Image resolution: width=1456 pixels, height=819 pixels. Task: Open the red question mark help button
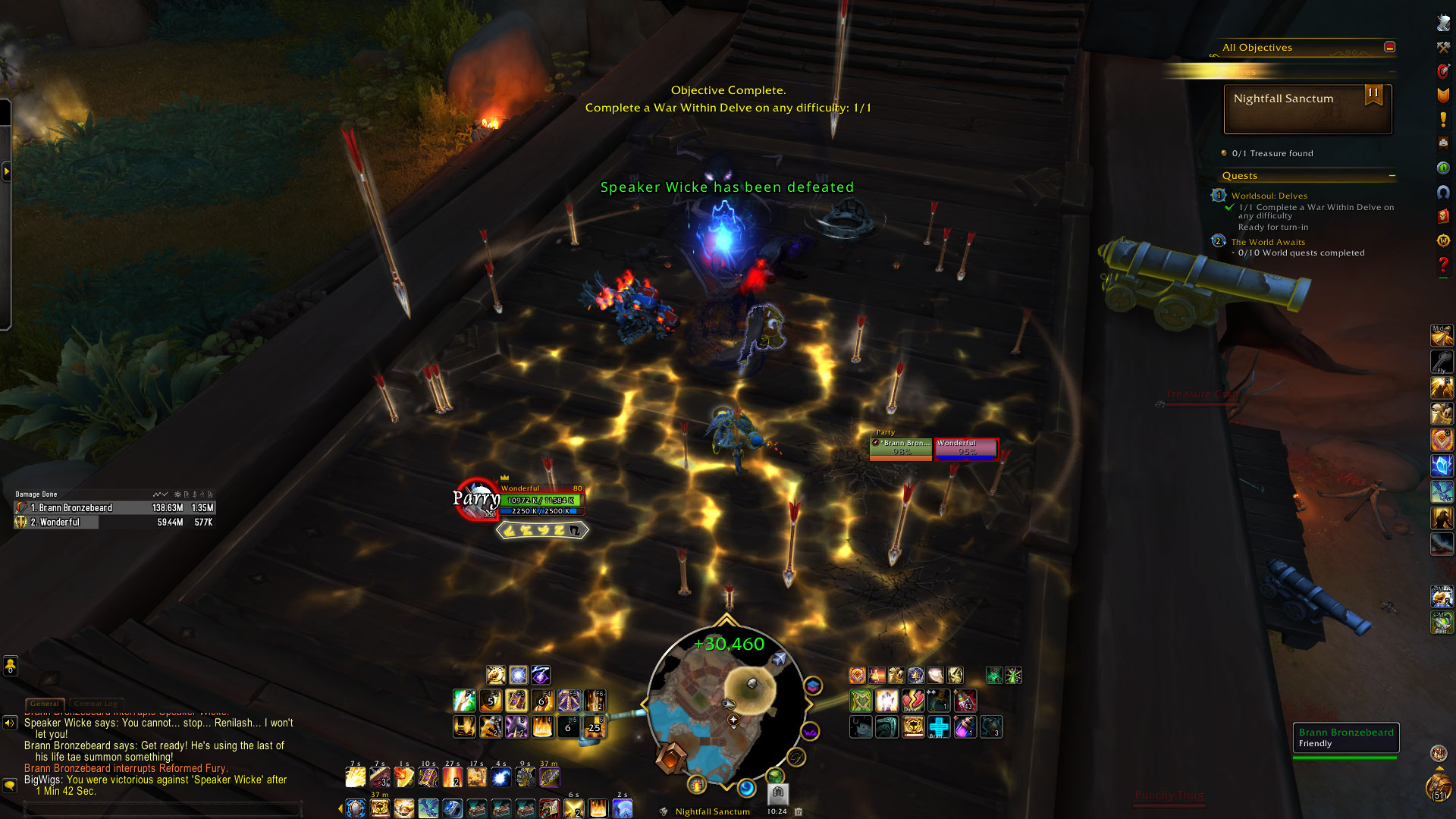(1443, 265)
